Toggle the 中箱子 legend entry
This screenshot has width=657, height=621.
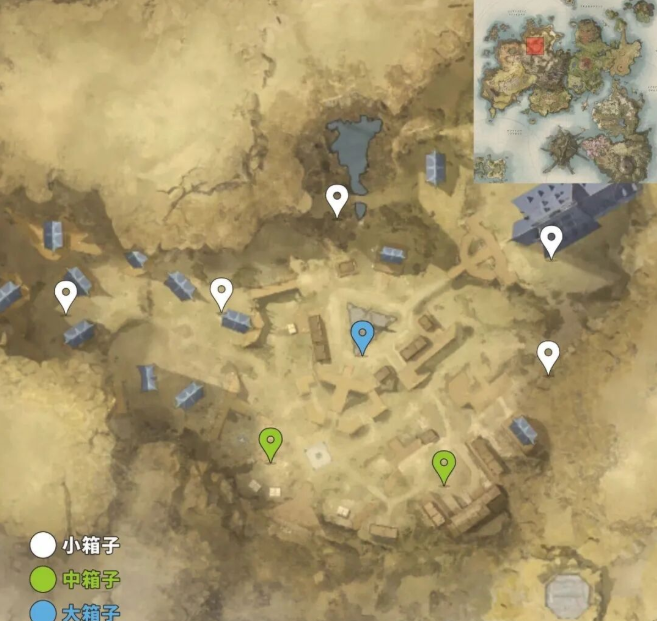click(x=75, y=580)
